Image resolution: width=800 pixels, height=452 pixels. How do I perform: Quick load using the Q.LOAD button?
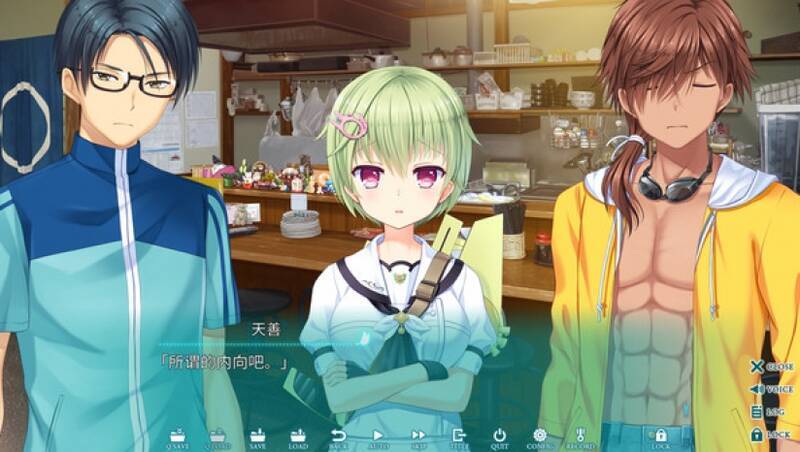click(x=218, y=436)
